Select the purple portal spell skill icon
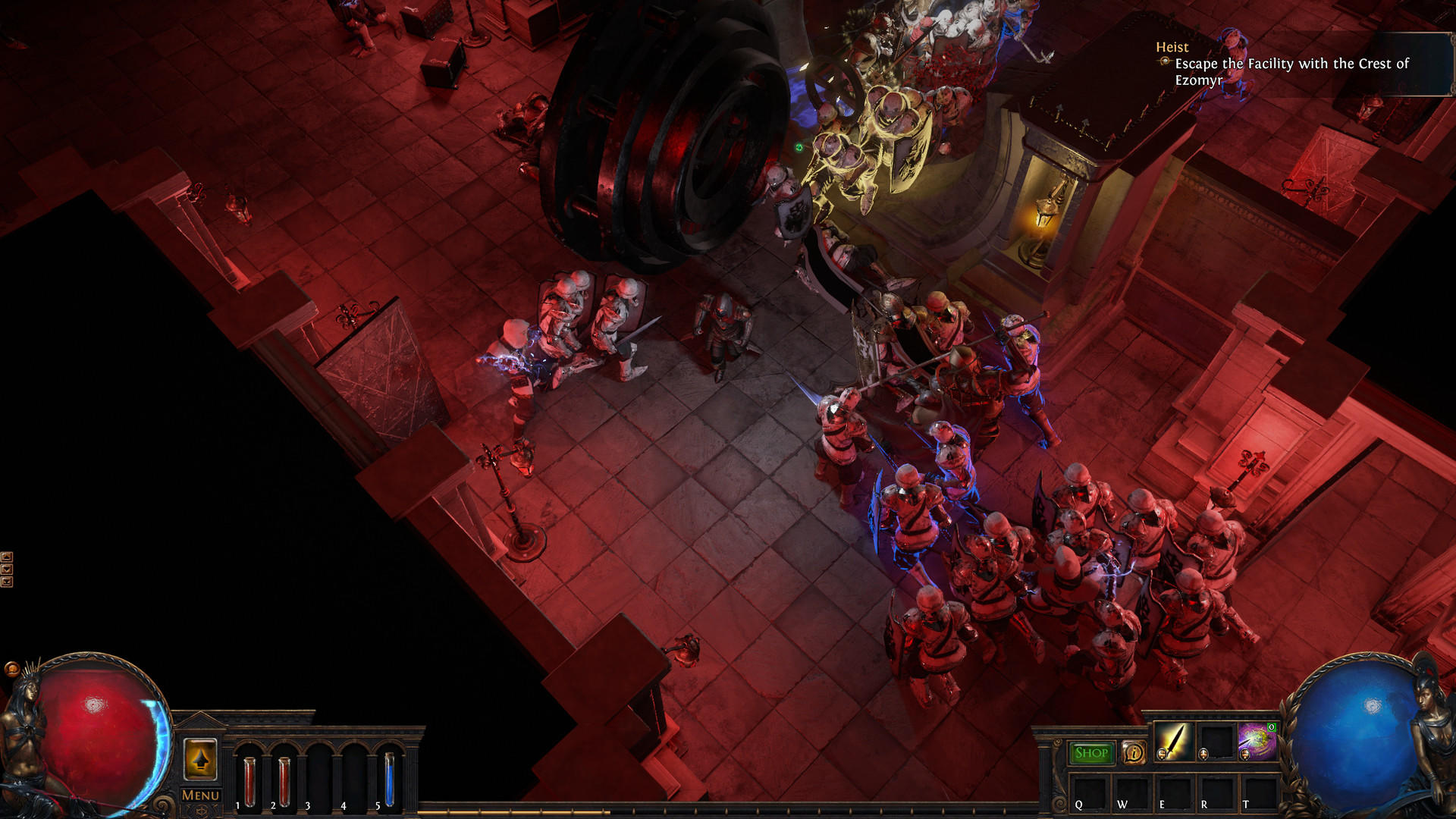Viewport: 1456px width, 819px height. [x=1257, y=741]
